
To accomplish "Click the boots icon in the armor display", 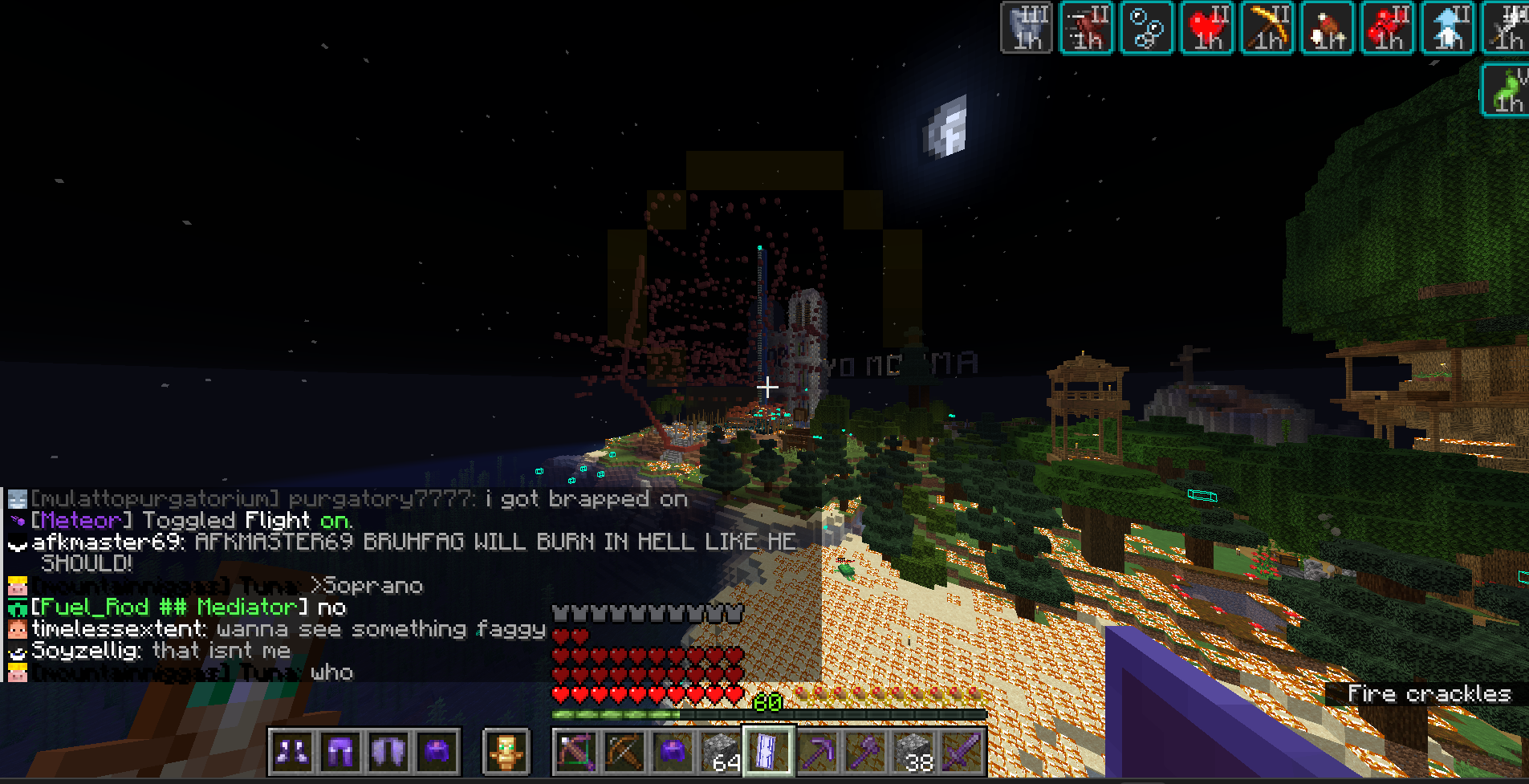I will point(292,752).
